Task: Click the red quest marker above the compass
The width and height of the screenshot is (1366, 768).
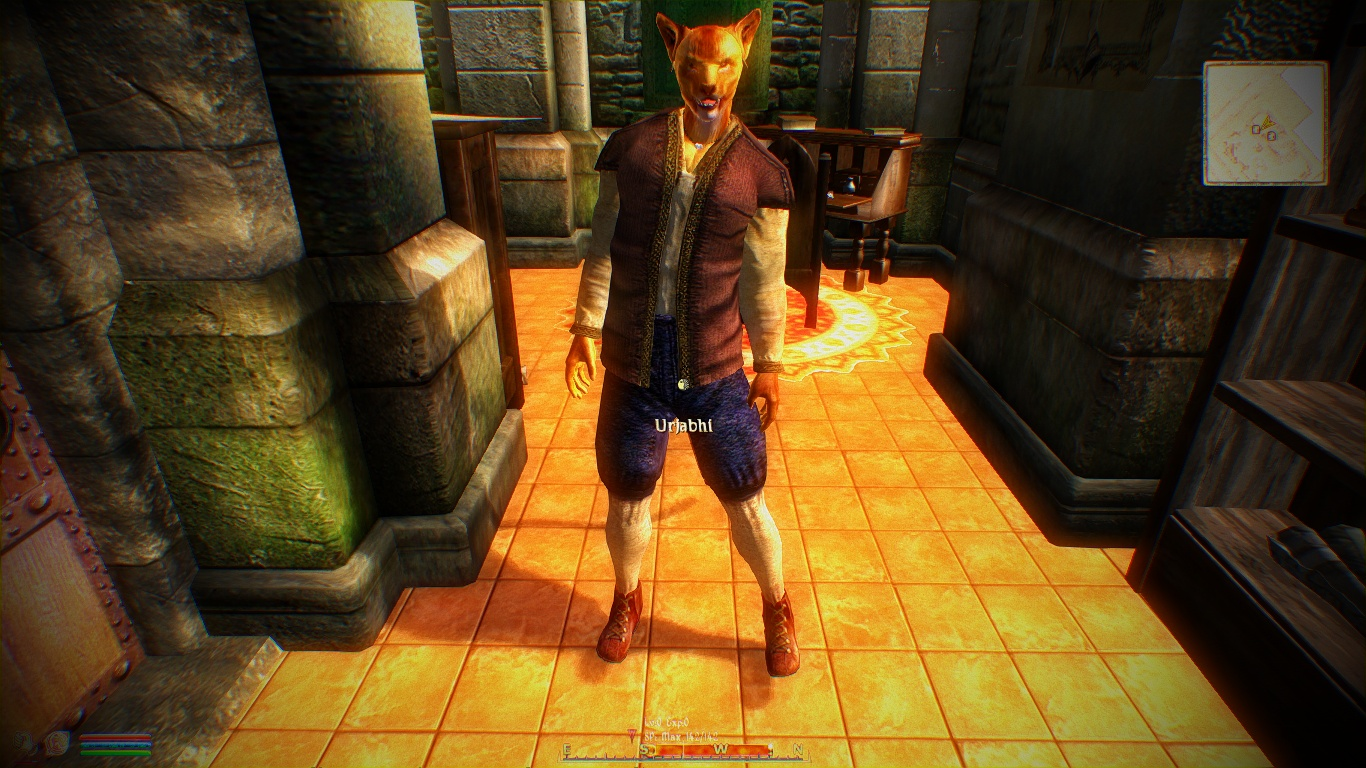Action: pos(631,733)
